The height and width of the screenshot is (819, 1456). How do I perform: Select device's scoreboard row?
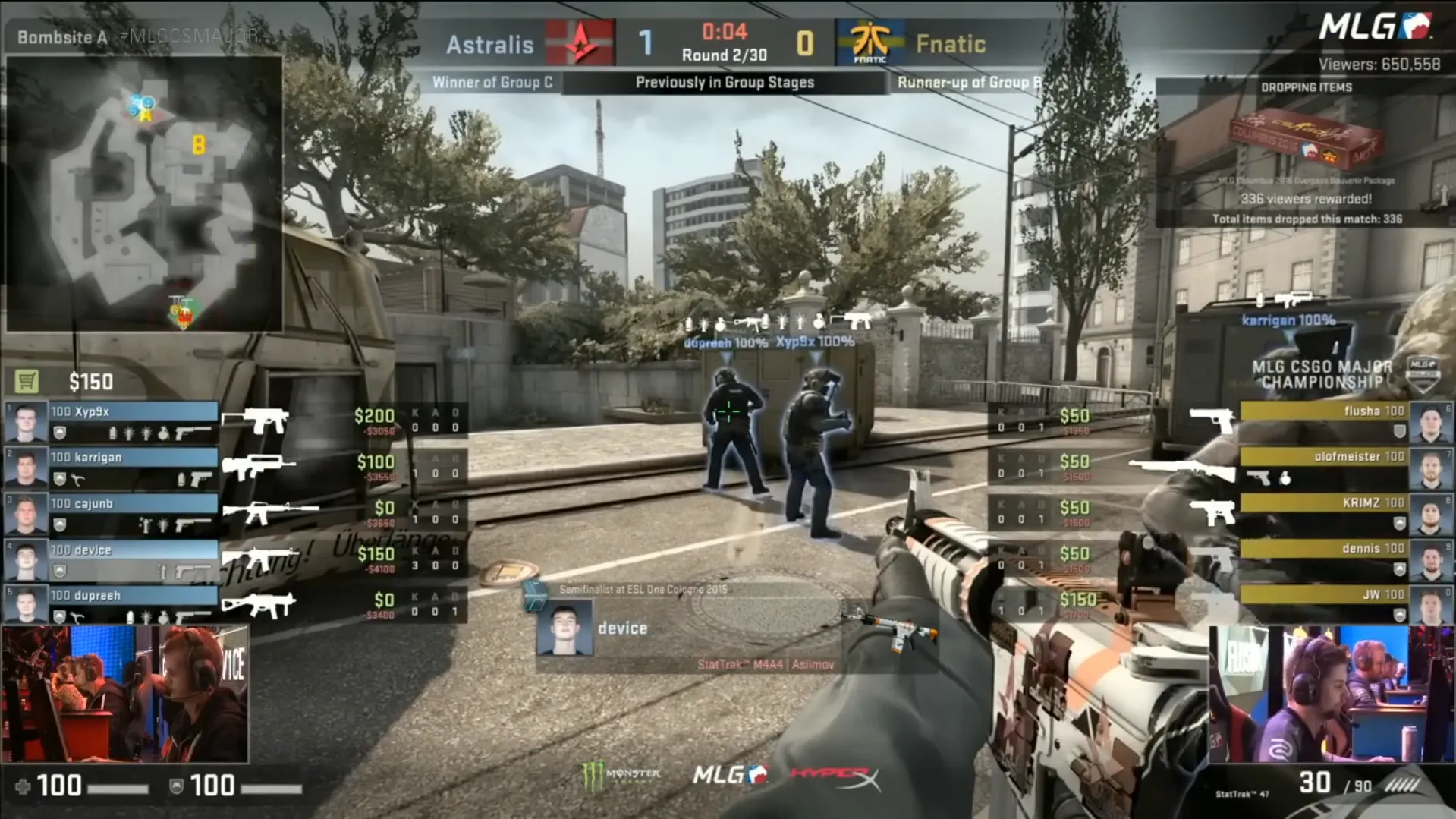[x=133, y=560]
